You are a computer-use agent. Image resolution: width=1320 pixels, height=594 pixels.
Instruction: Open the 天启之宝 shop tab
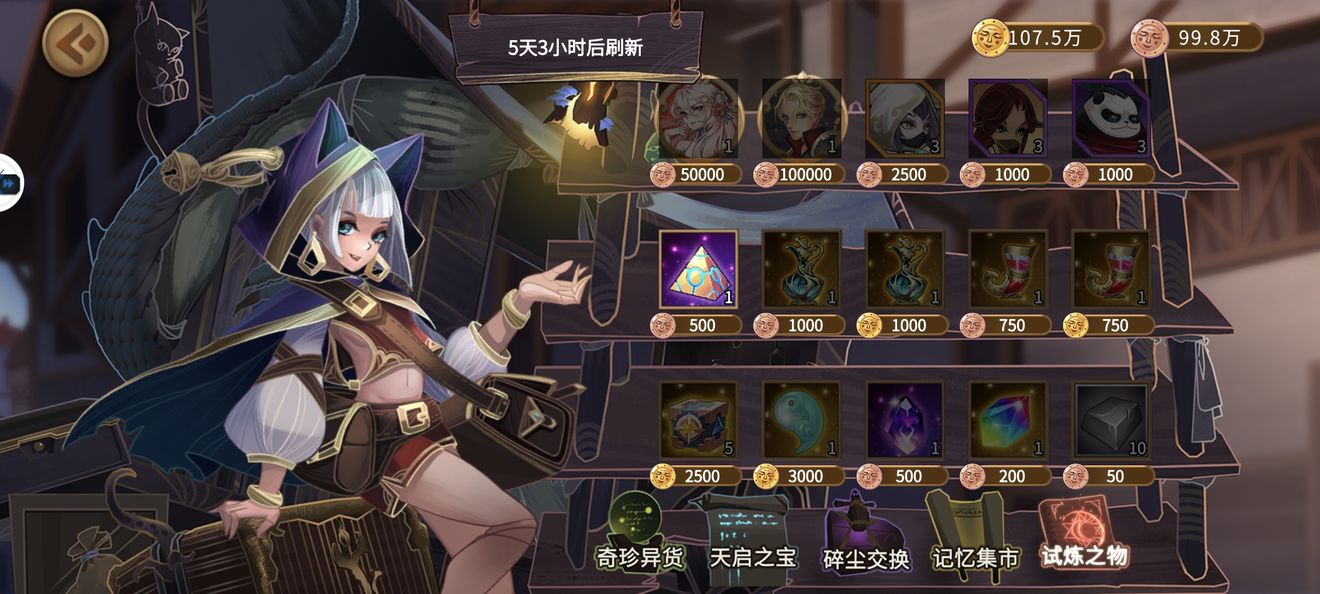coord(752,540)
